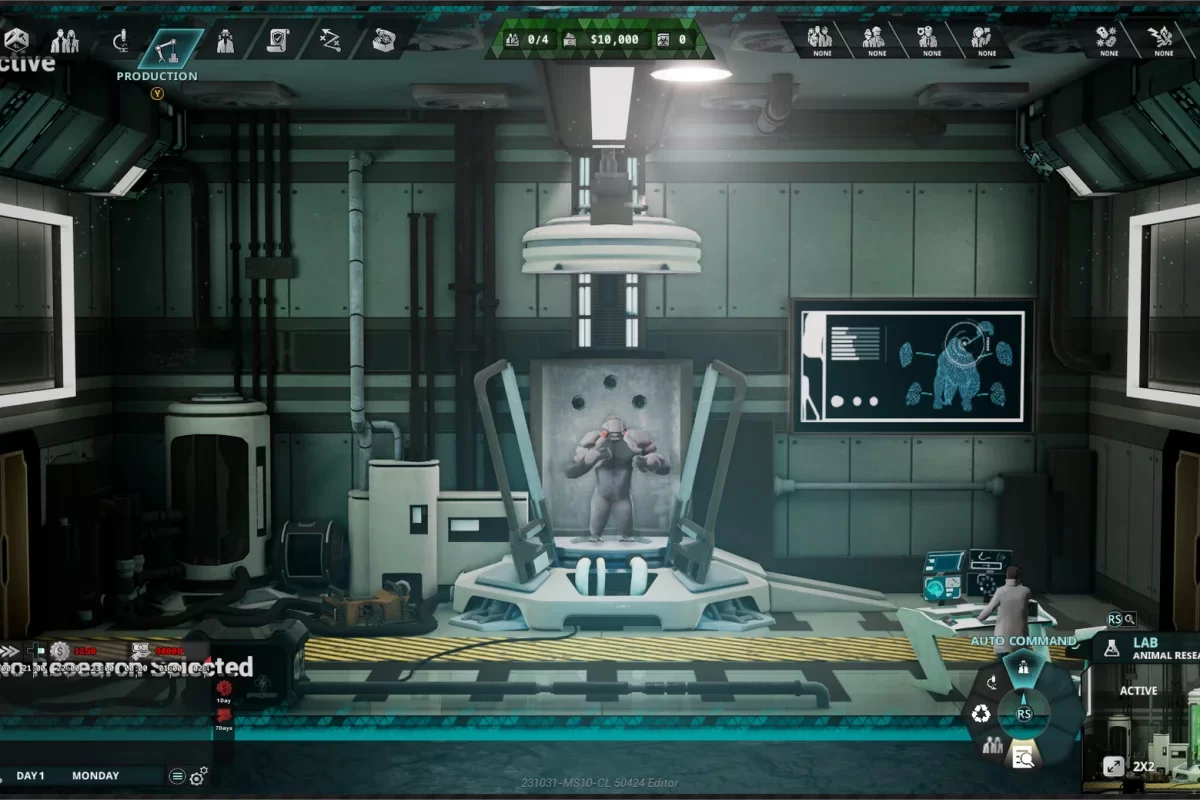Open the gear settings icon

(198, 776)
